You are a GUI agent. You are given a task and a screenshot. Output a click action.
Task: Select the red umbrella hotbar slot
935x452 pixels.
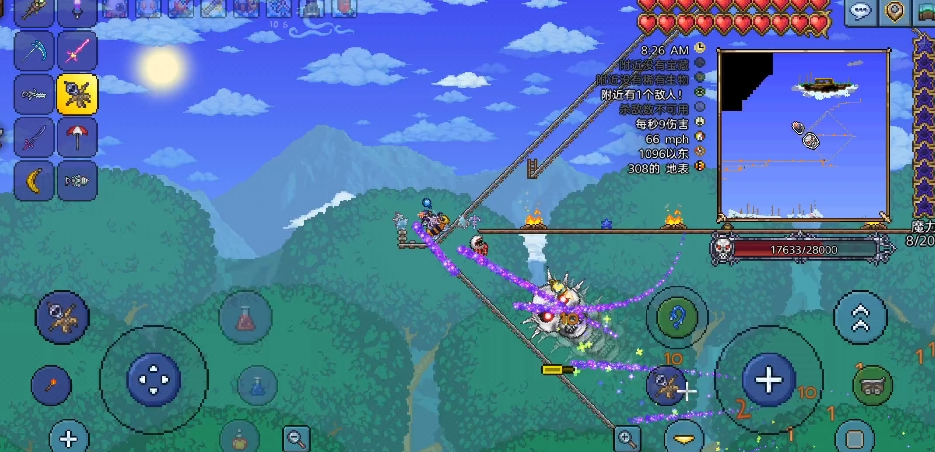[77, 137]
